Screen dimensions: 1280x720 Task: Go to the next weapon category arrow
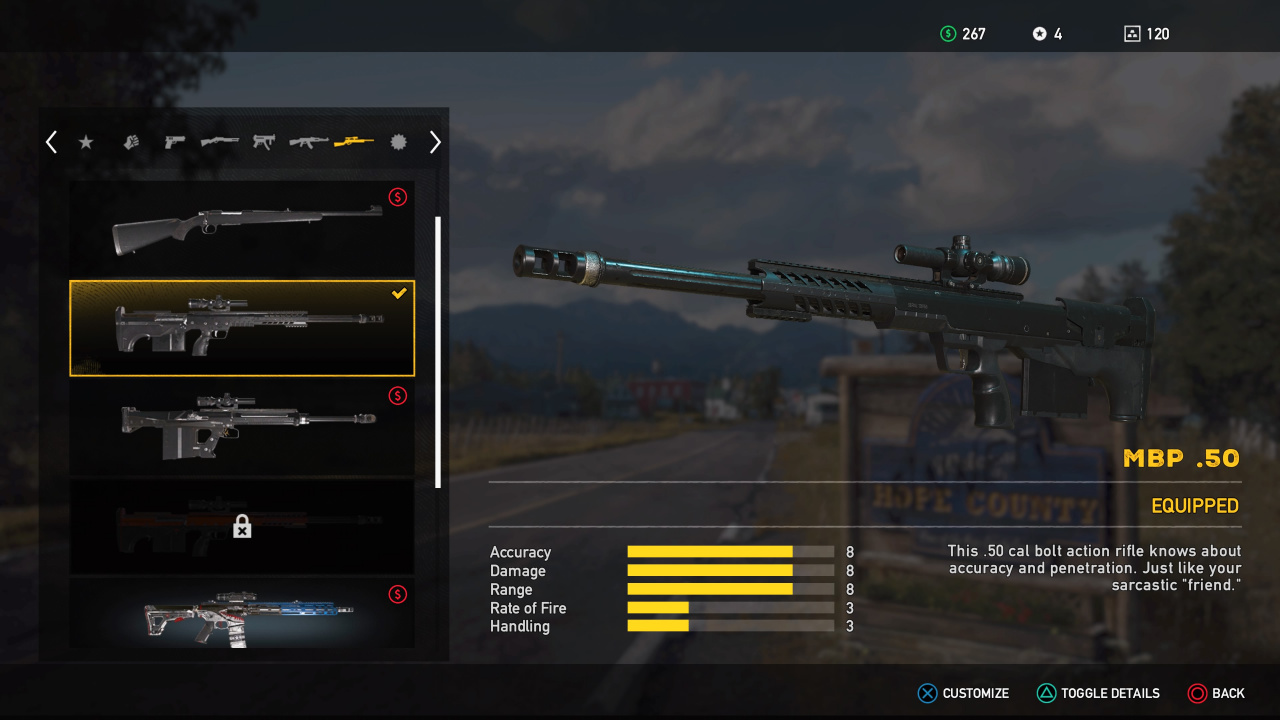435,143
